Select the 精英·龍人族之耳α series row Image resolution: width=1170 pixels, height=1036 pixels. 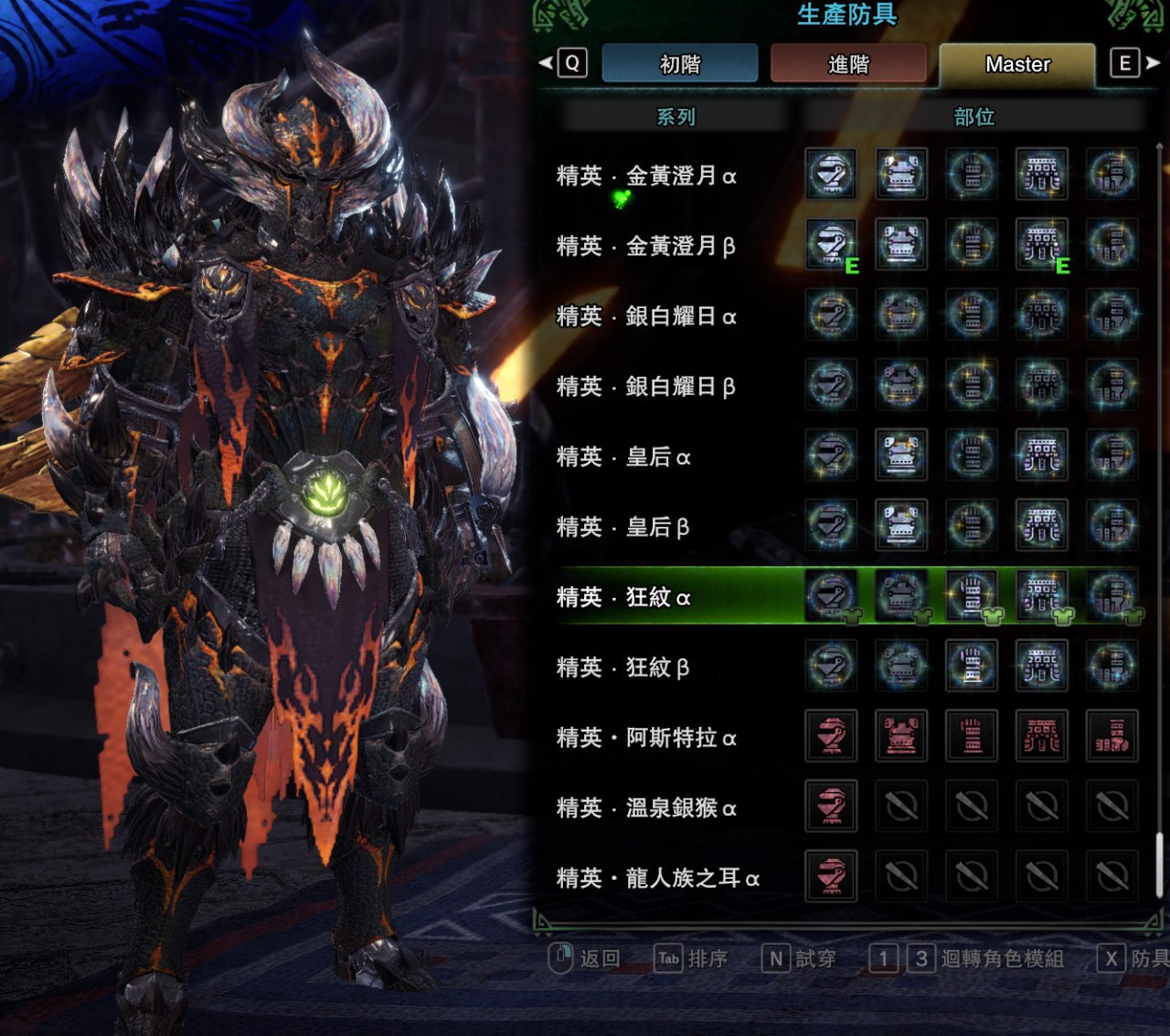tap(658, 879)
